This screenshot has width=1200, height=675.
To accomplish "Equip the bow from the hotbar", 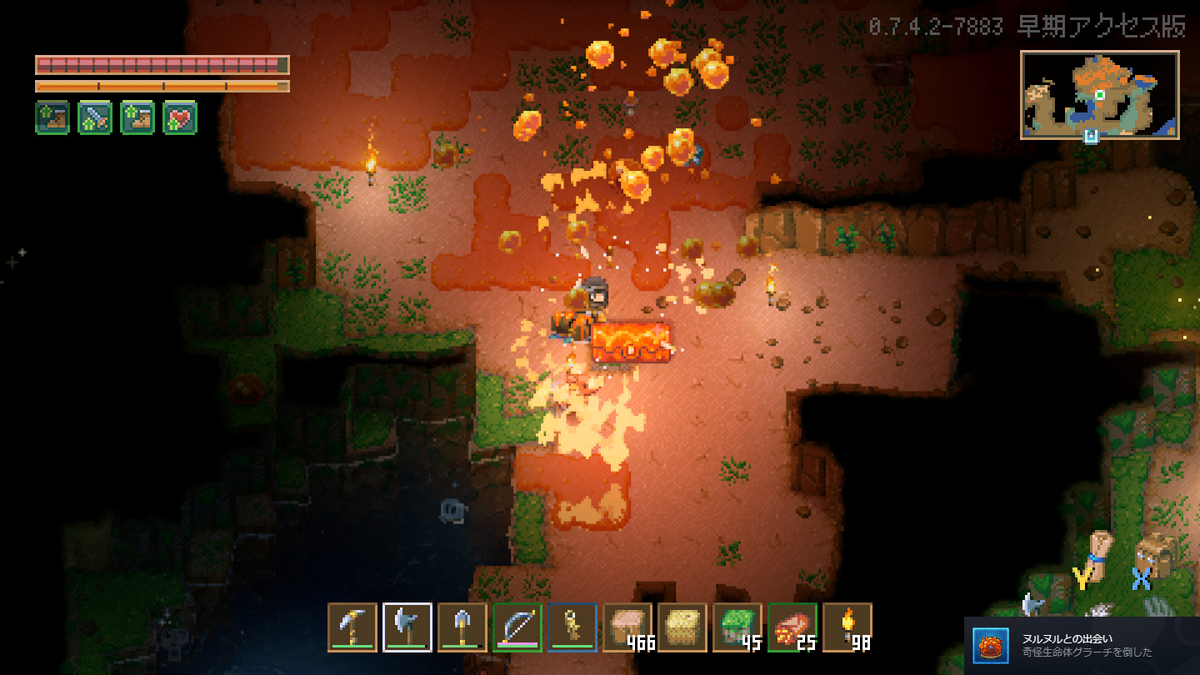I will [517, 627].
